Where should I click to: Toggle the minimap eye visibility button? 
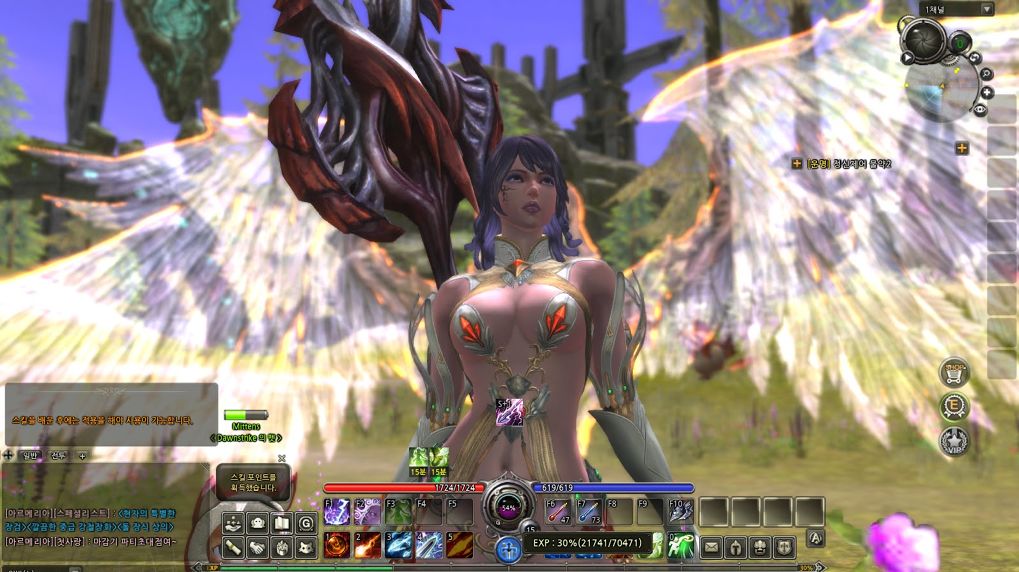981,108
